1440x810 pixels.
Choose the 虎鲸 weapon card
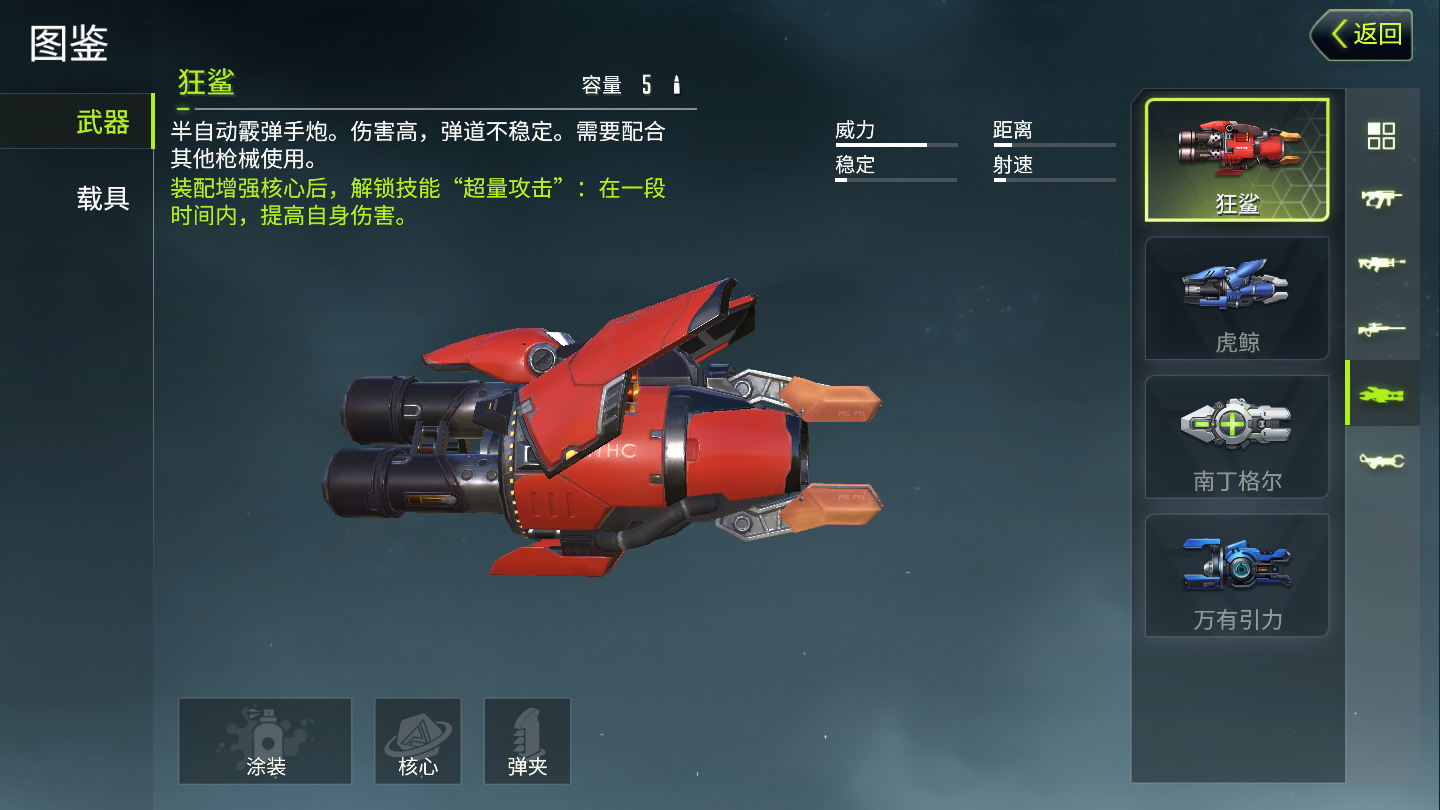coord(1237,298)
